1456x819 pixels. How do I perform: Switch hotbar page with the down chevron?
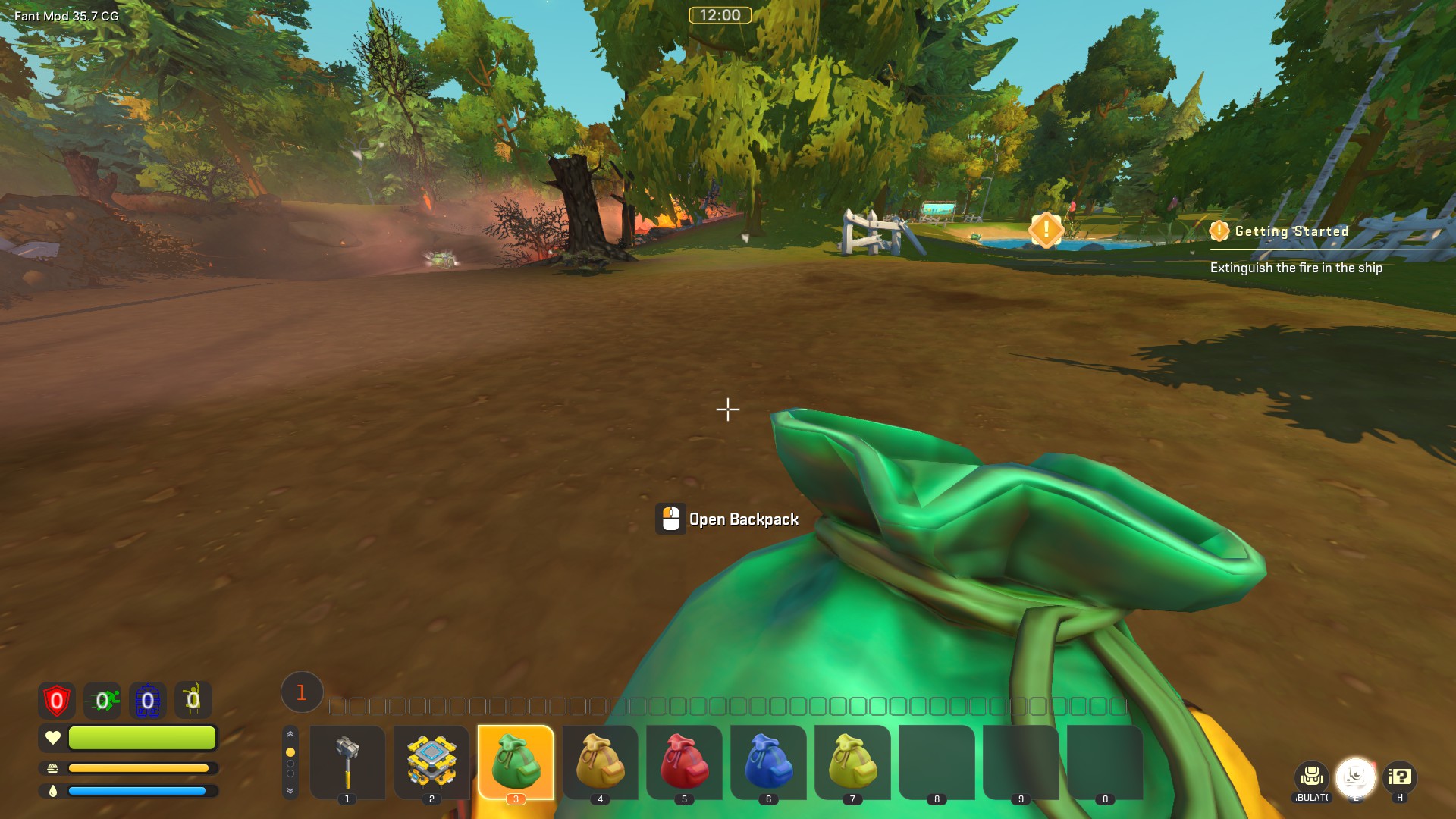click(x=290, y=791)
